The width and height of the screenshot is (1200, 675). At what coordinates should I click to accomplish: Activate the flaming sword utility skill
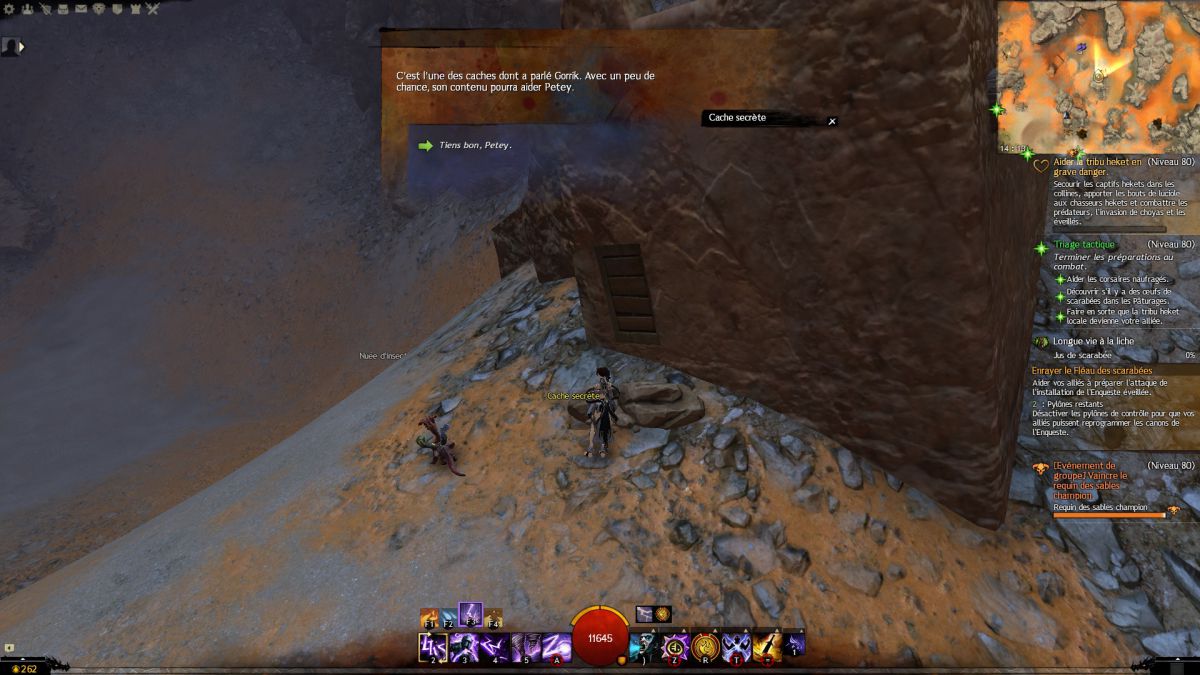point(767,647)
